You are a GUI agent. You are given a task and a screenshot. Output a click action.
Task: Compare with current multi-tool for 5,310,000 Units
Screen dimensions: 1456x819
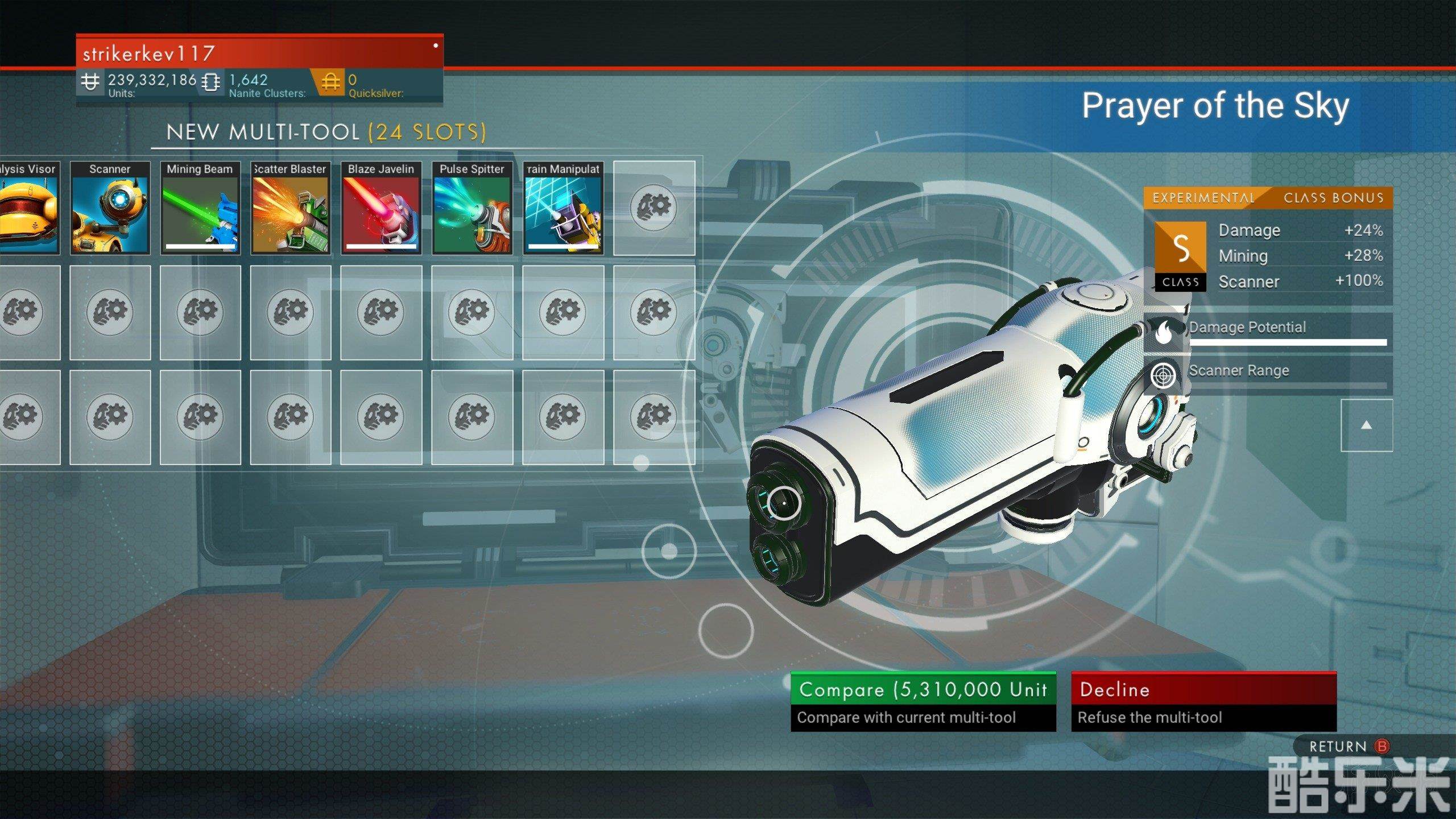(923, 701)
